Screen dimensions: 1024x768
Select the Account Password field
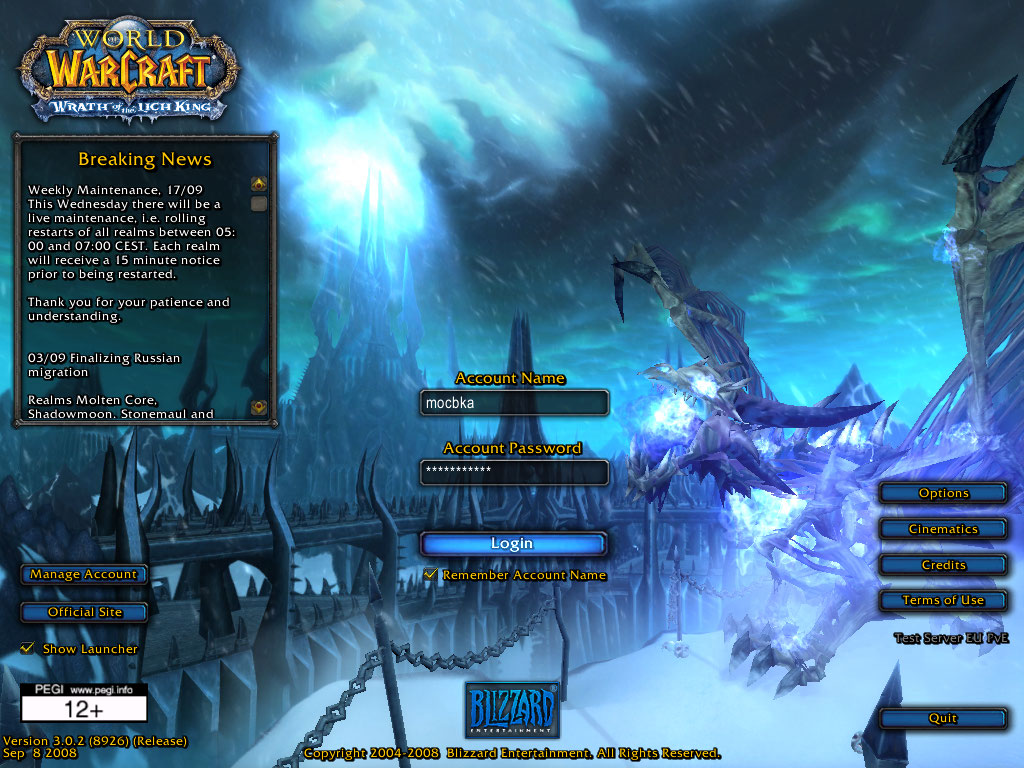pyautogui.click(x=514, y=471)
